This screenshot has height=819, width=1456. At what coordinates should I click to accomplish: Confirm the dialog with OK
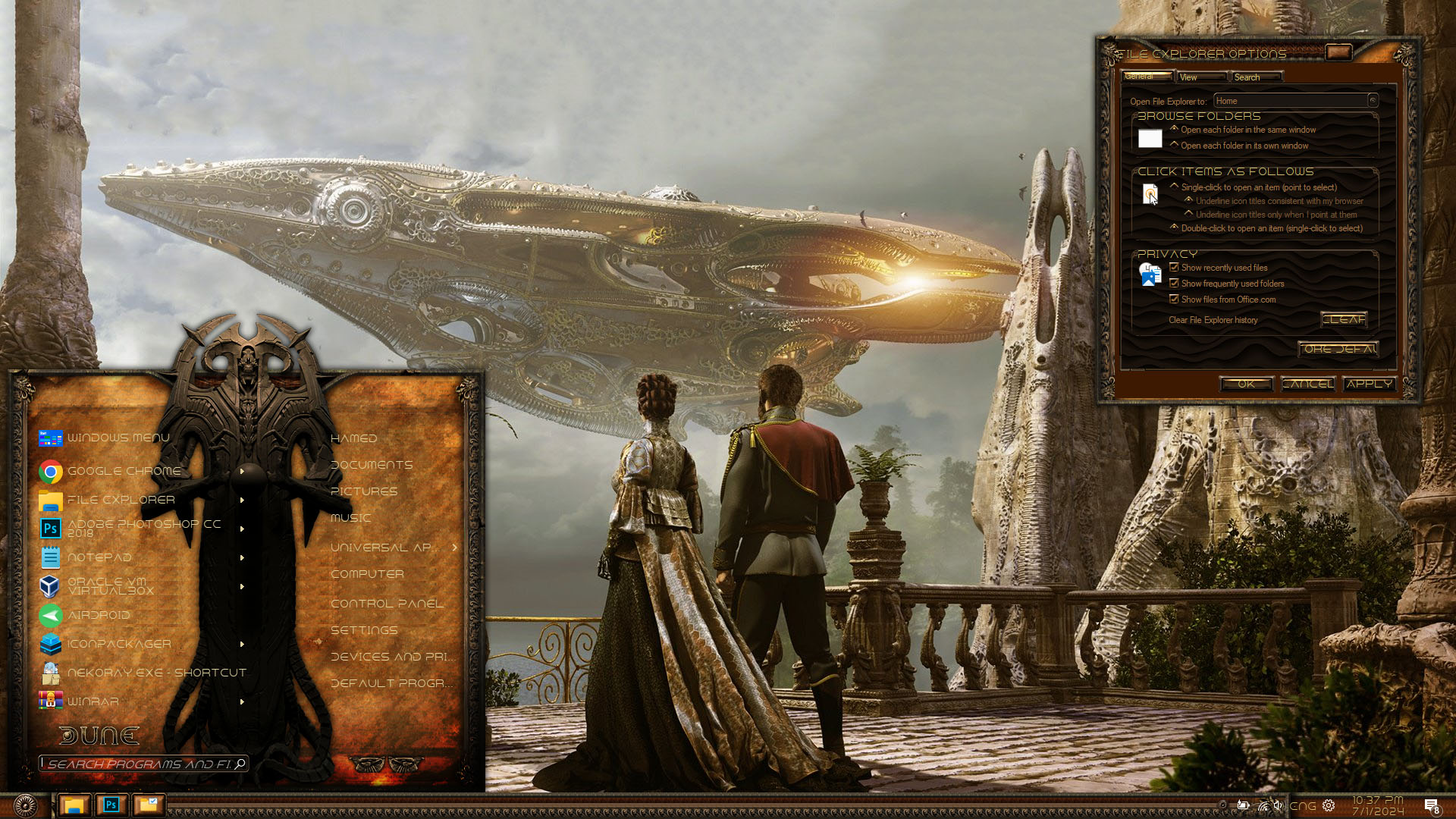point(1246,384)
